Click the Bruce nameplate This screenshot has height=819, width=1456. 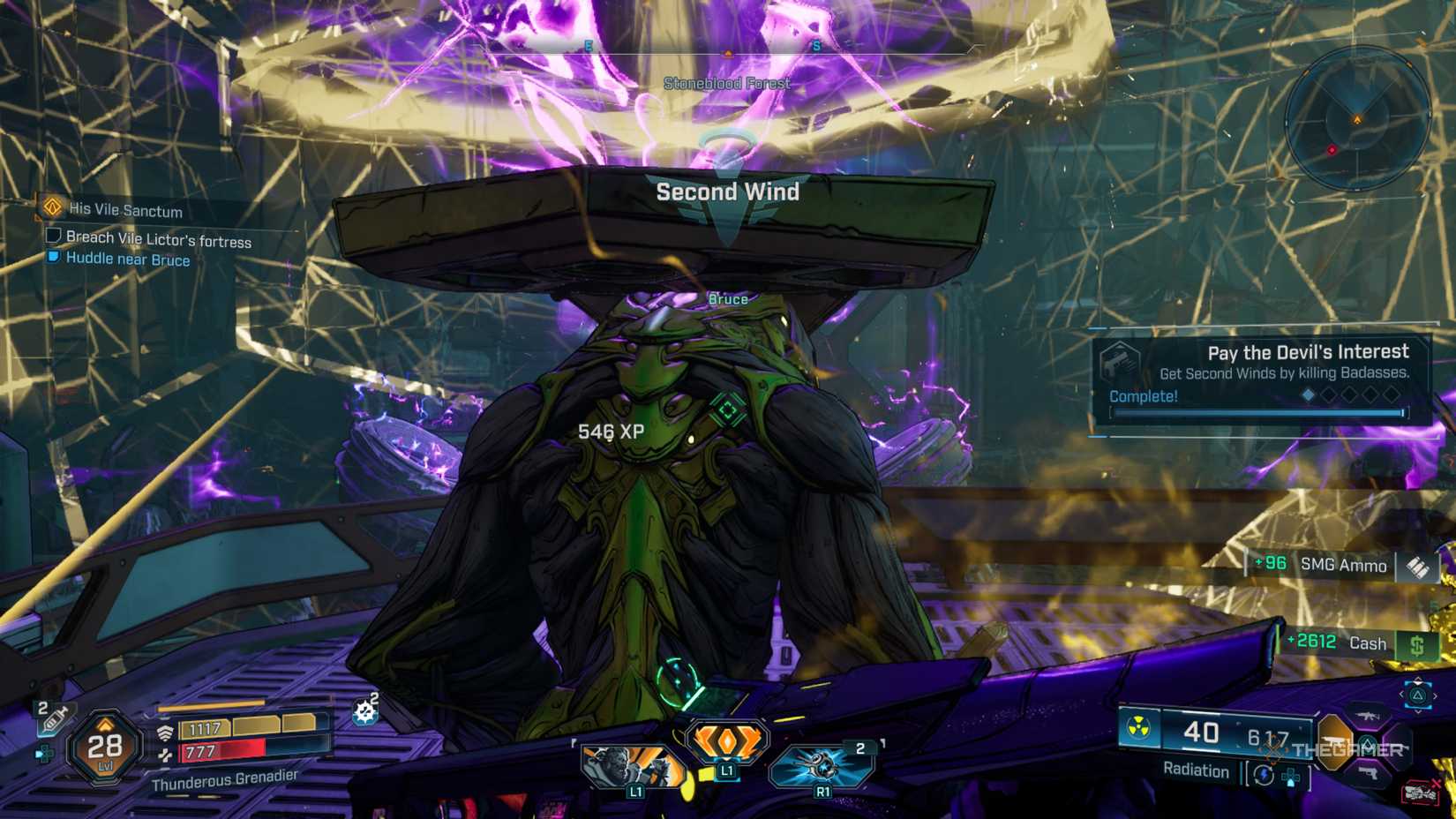(x=727, y=299)
